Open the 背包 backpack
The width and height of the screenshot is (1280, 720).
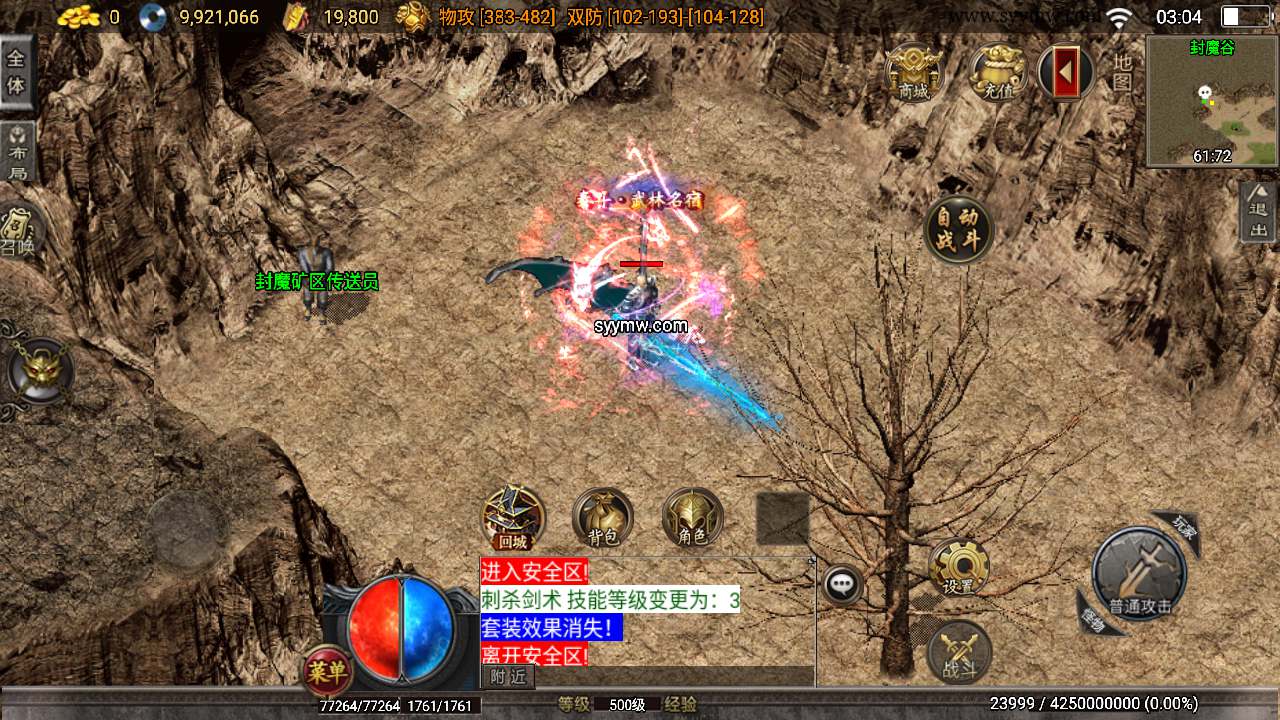pyautogui.click(x=602, y=519)
